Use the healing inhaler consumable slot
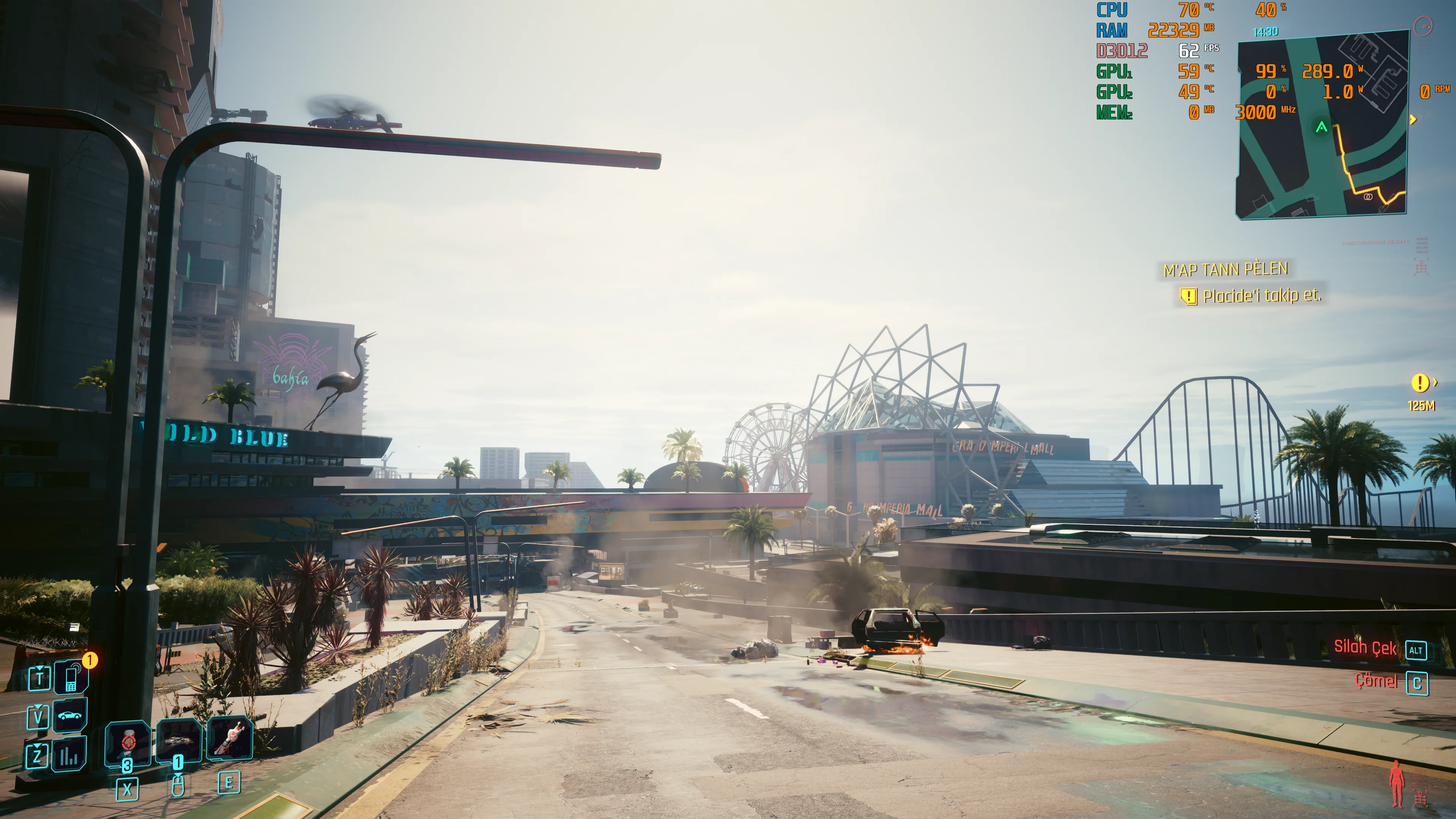Image resolution: width=1456 pixels, height=819 pixels. click(x=128, y=743)
